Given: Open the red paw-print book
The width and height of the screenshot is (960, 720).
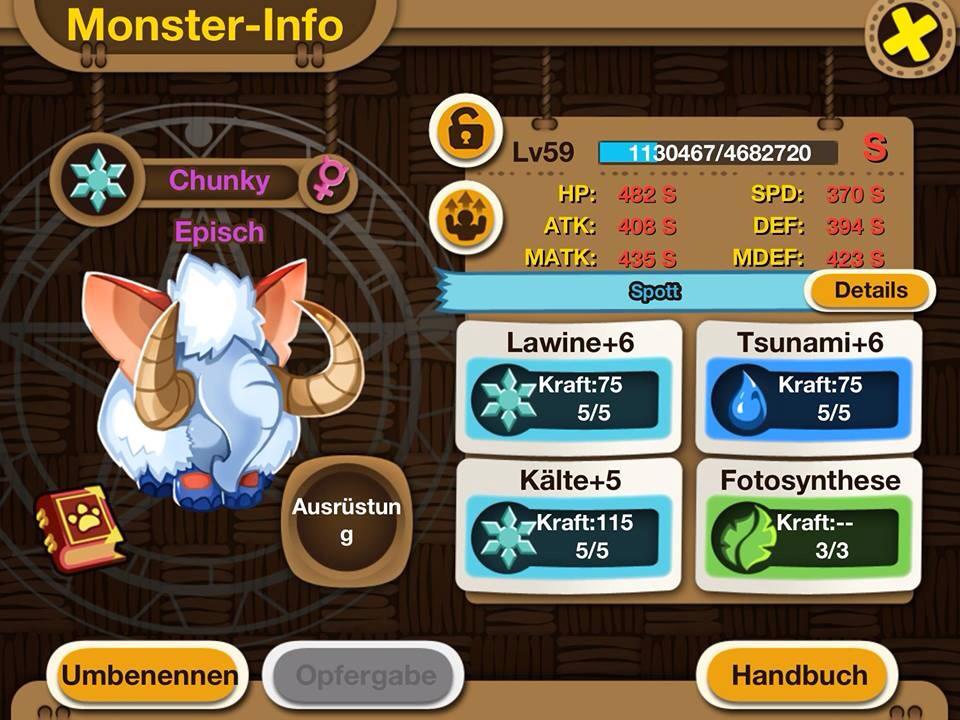Looking at the screenshot, I should click(x=80, y=527).
